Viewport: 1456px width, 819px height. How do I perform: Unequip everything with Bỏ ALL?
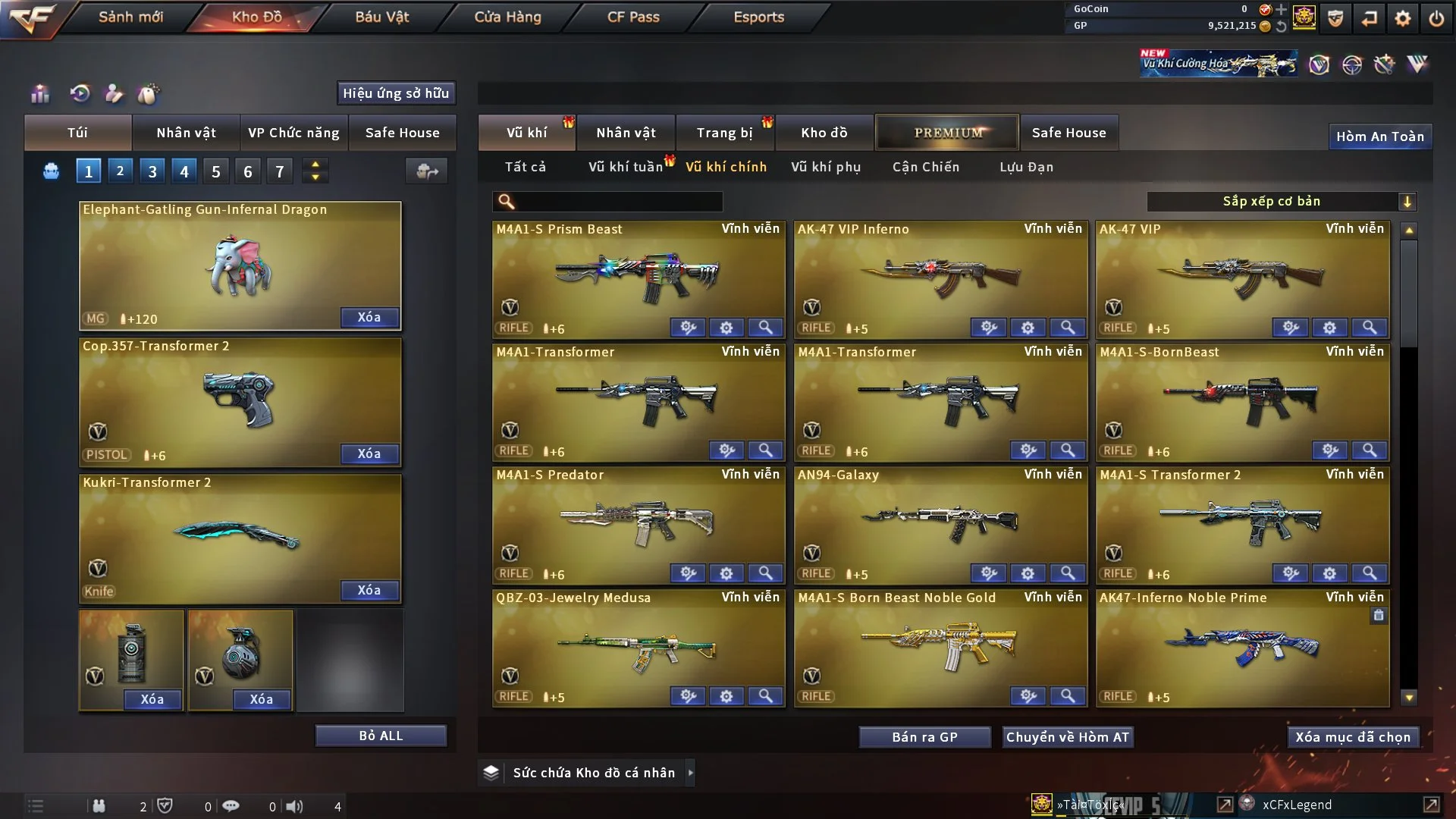[381, 736]
